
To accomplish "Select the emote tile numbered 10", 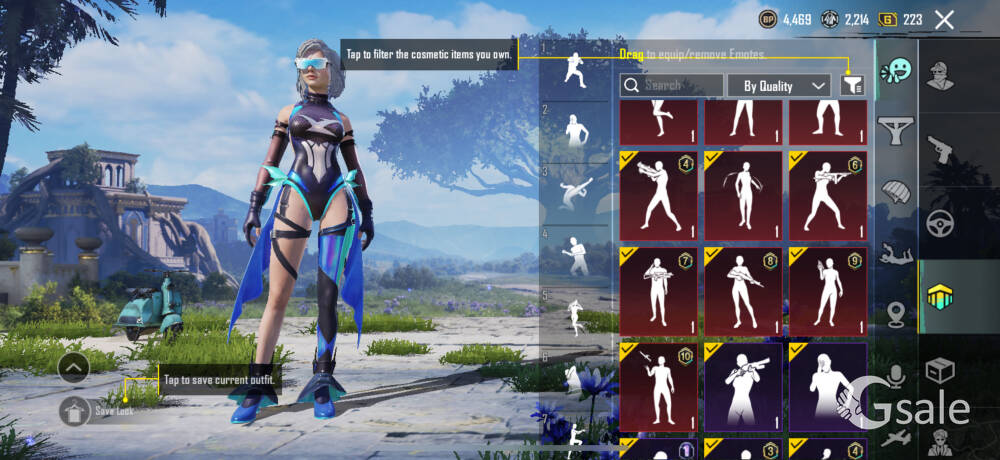I will click(658, 386).
